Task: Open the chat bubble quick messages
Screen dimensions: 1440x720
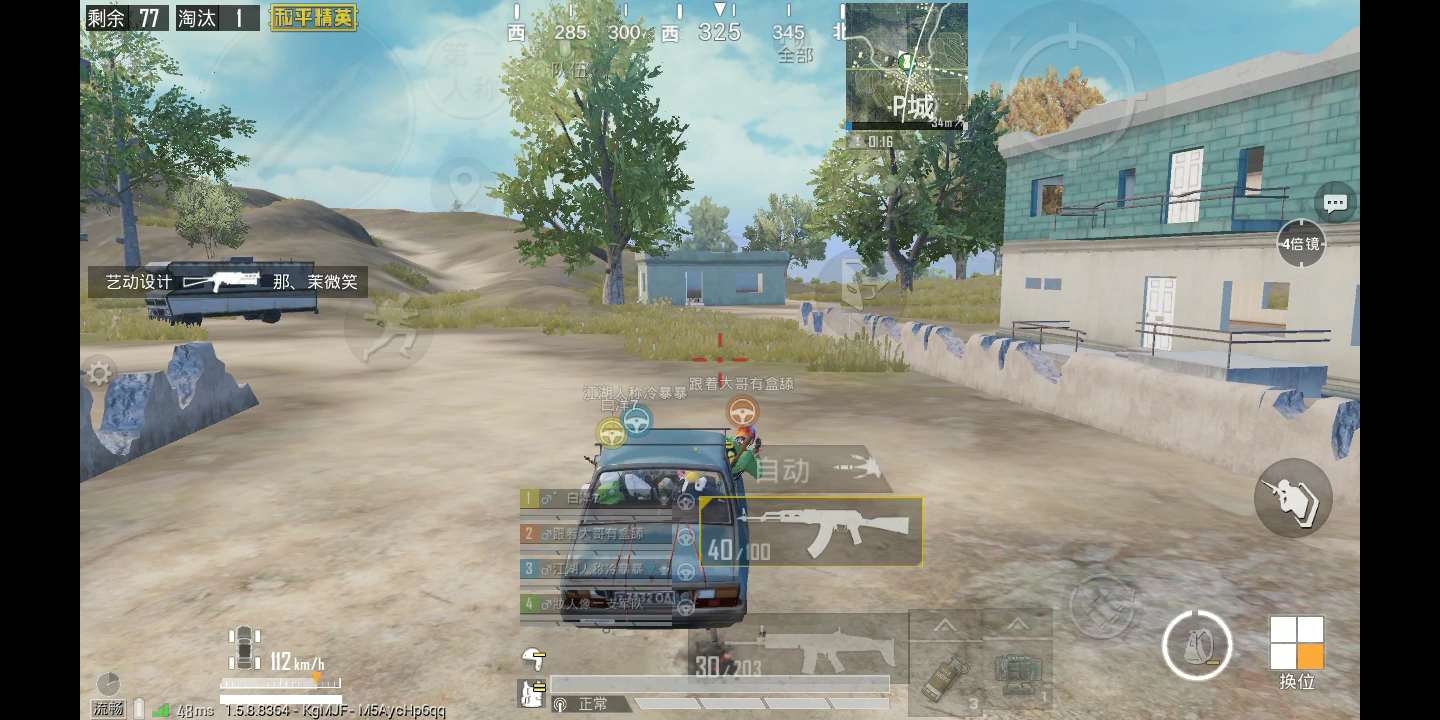Action: [x=1335, y=203]
